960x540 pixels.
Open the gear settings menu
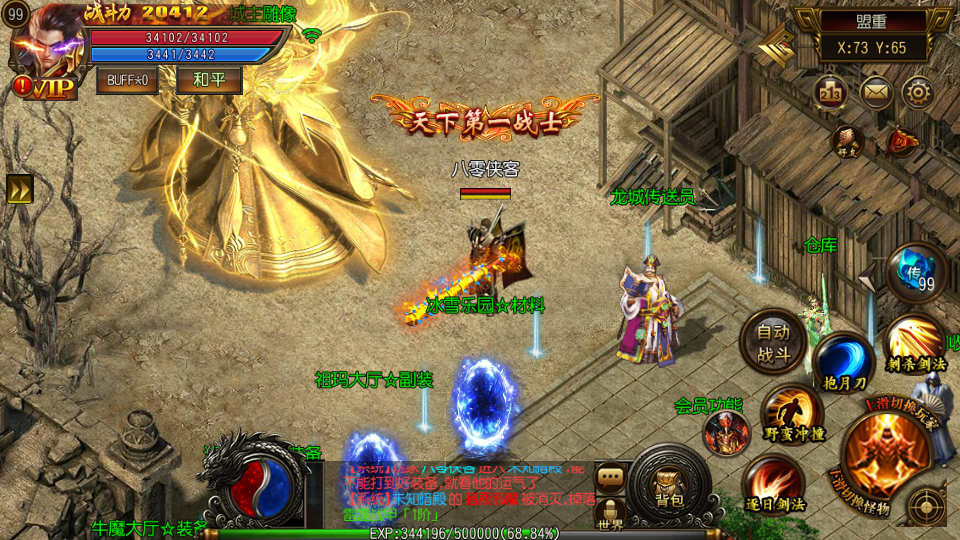[918, 92]
